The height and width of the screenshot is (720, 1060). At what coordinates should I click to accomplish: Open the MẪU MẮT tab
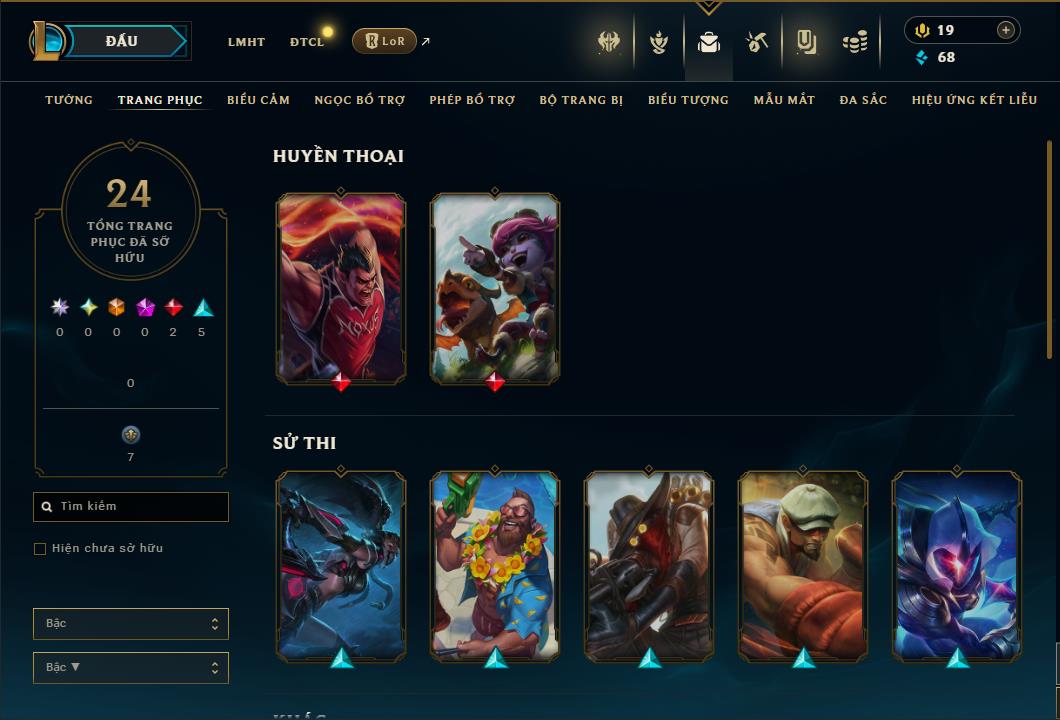[x=784, y=100]
